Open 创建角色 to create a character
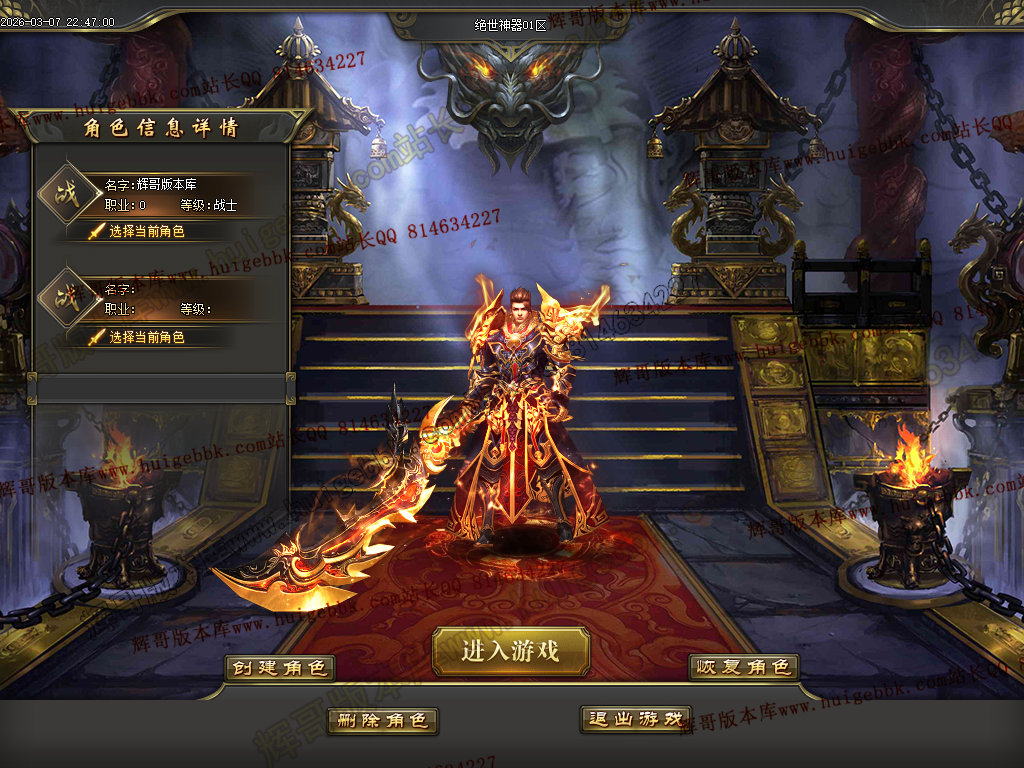Screen dimensions: 1024x768 279,668
